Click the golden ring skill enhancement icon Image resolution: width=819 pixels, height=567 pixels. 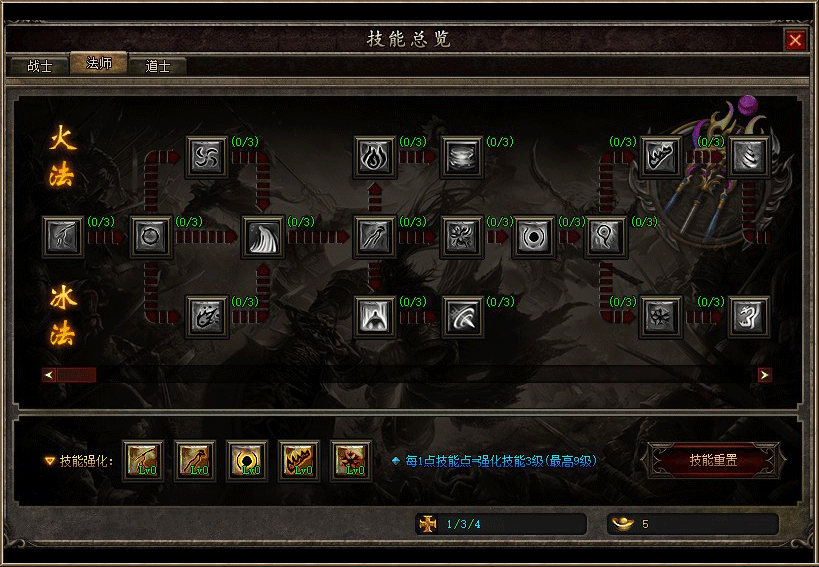click(247, 461)
